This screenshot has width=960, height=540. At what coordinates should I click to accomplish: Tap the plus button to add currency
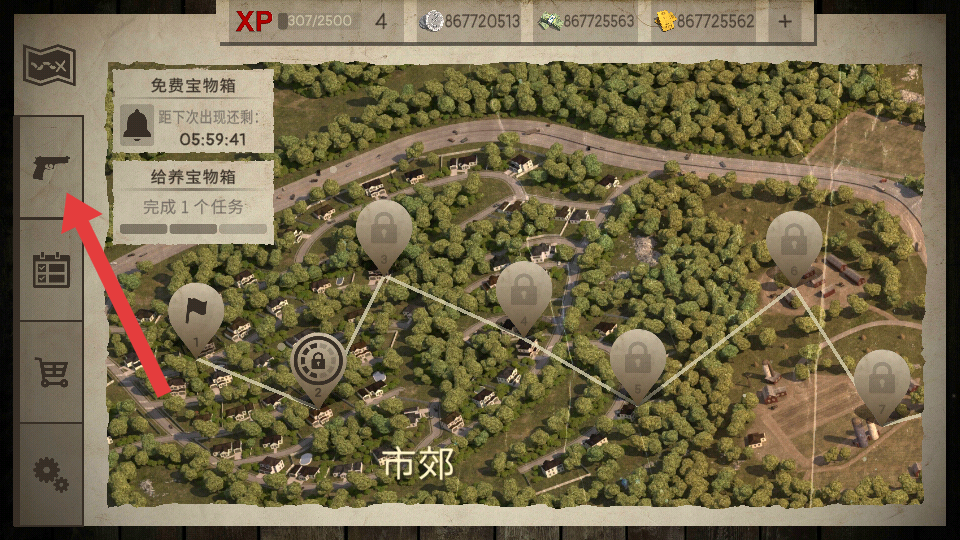point(784,21)
